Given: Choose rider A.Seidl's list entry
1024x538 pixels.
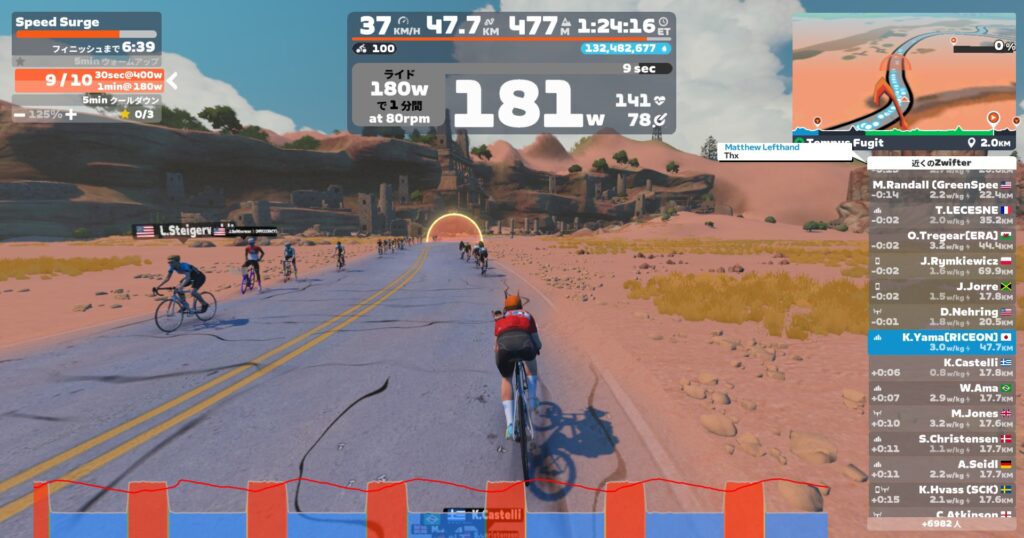Looking at the screenshot, I should 942,469.
